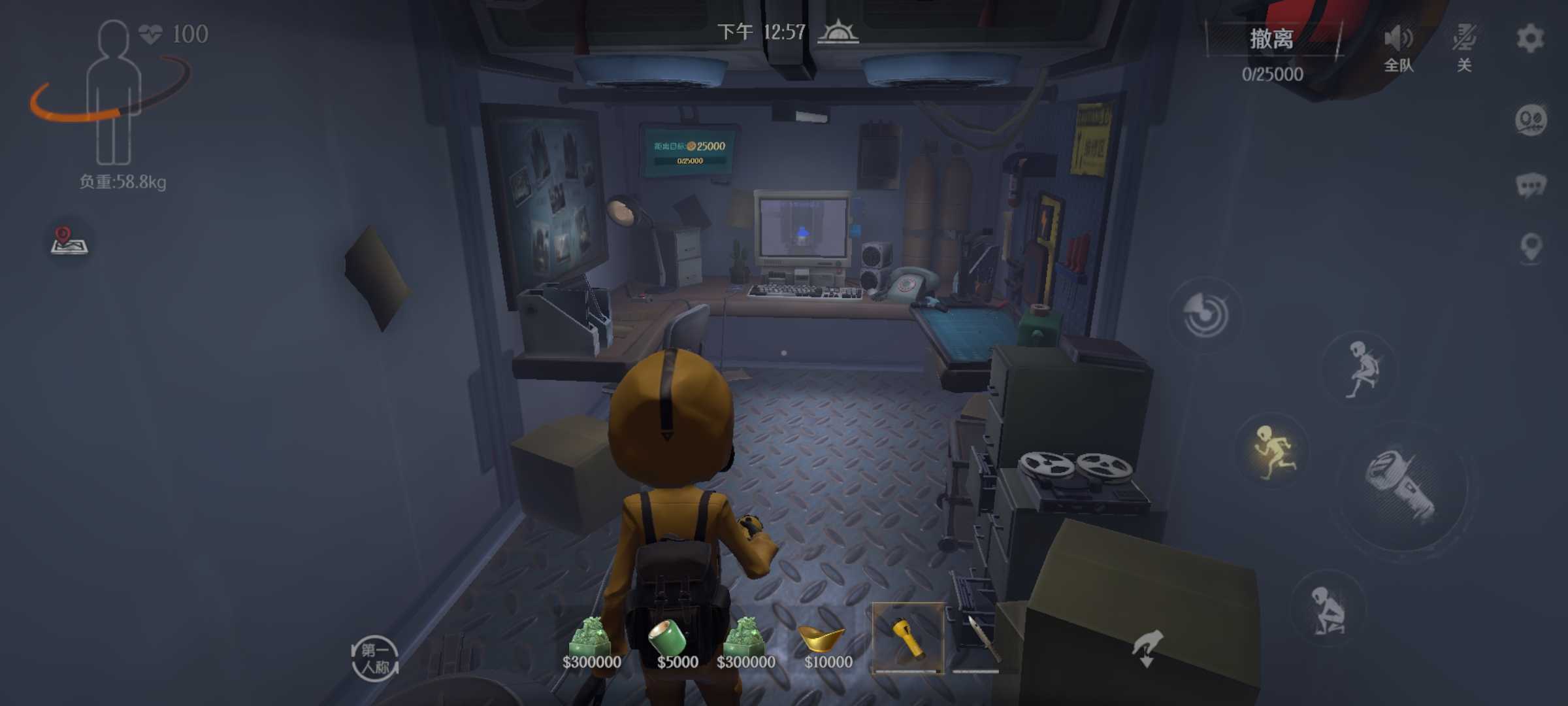Switch the 第一人称 camera view toggle
Viewport: 1568px width, 706px height.
tap(375, 658)
